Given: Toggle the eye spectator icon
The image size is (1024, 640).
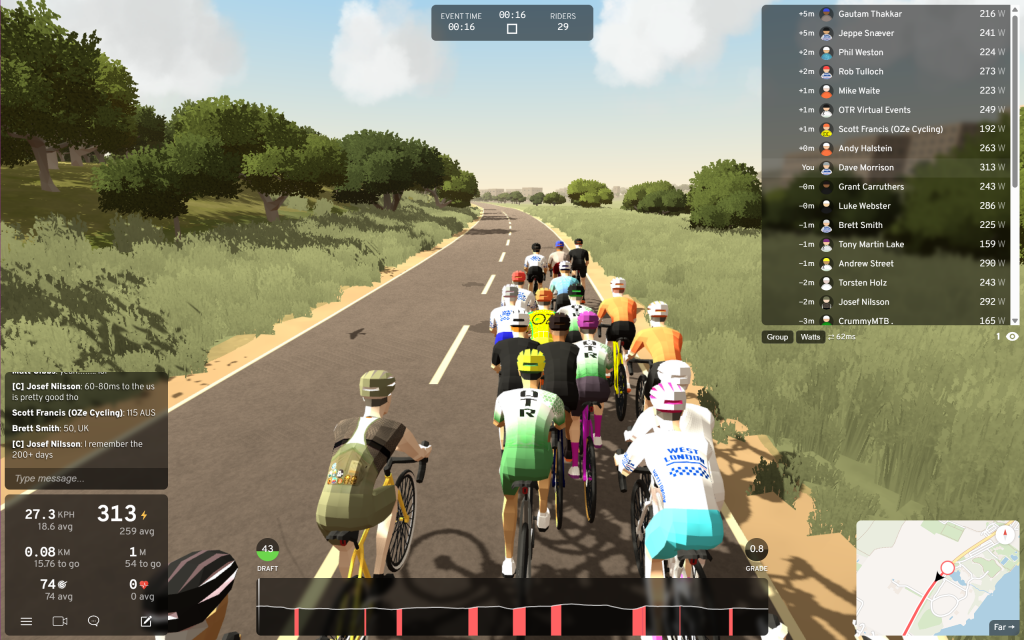Looking at the screenshot, I should [x=1012, y=337].
